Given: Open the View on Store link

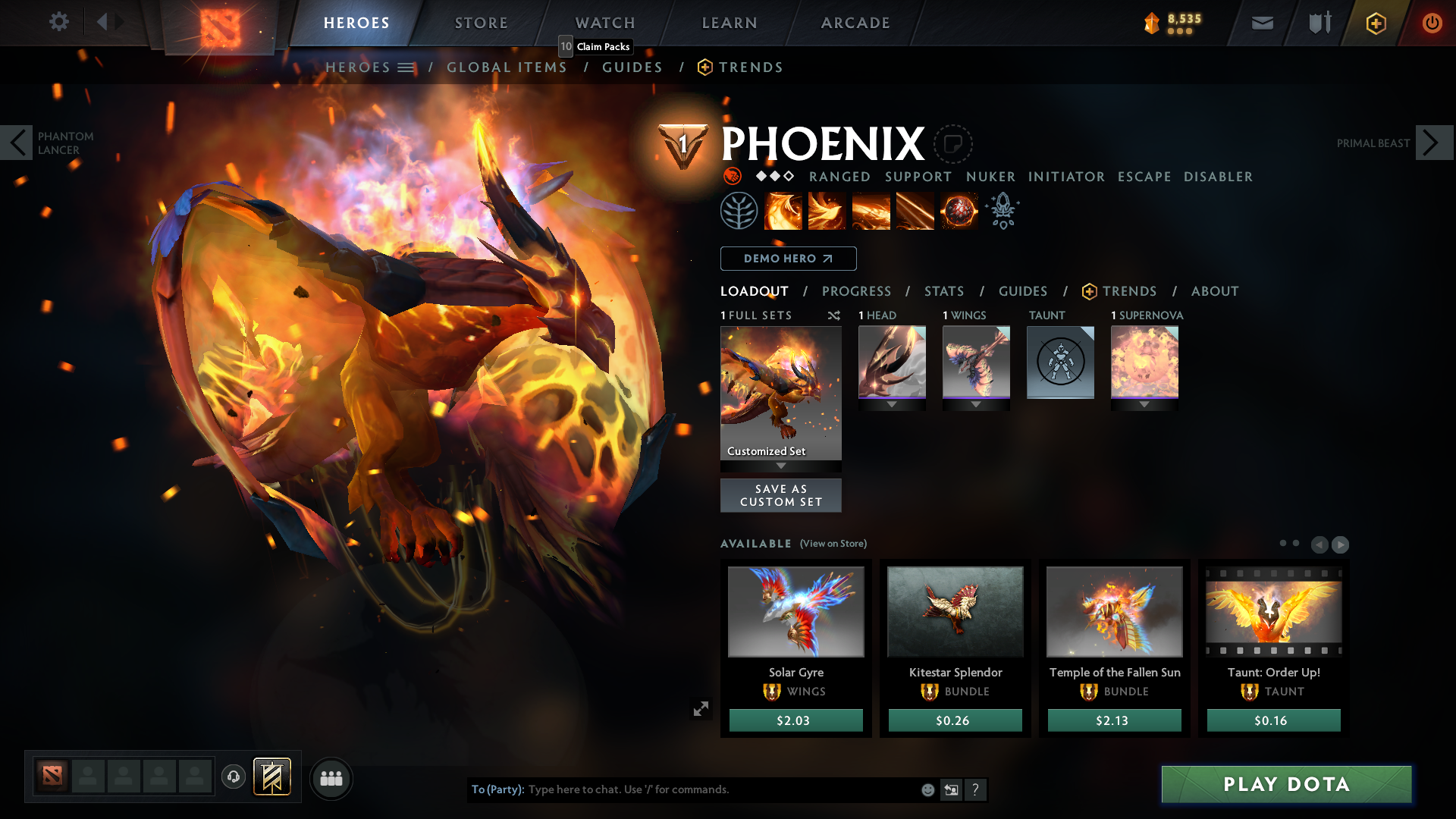Looking at the screenshot, I should tap(834, 544).
